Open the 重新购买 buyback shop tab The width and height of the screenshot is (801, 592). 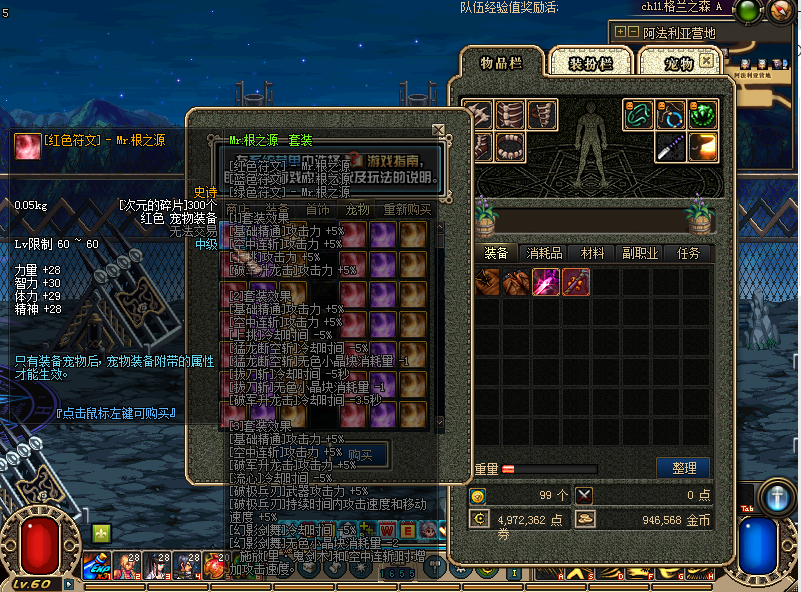pyautogui.click(x=407, y=210)
